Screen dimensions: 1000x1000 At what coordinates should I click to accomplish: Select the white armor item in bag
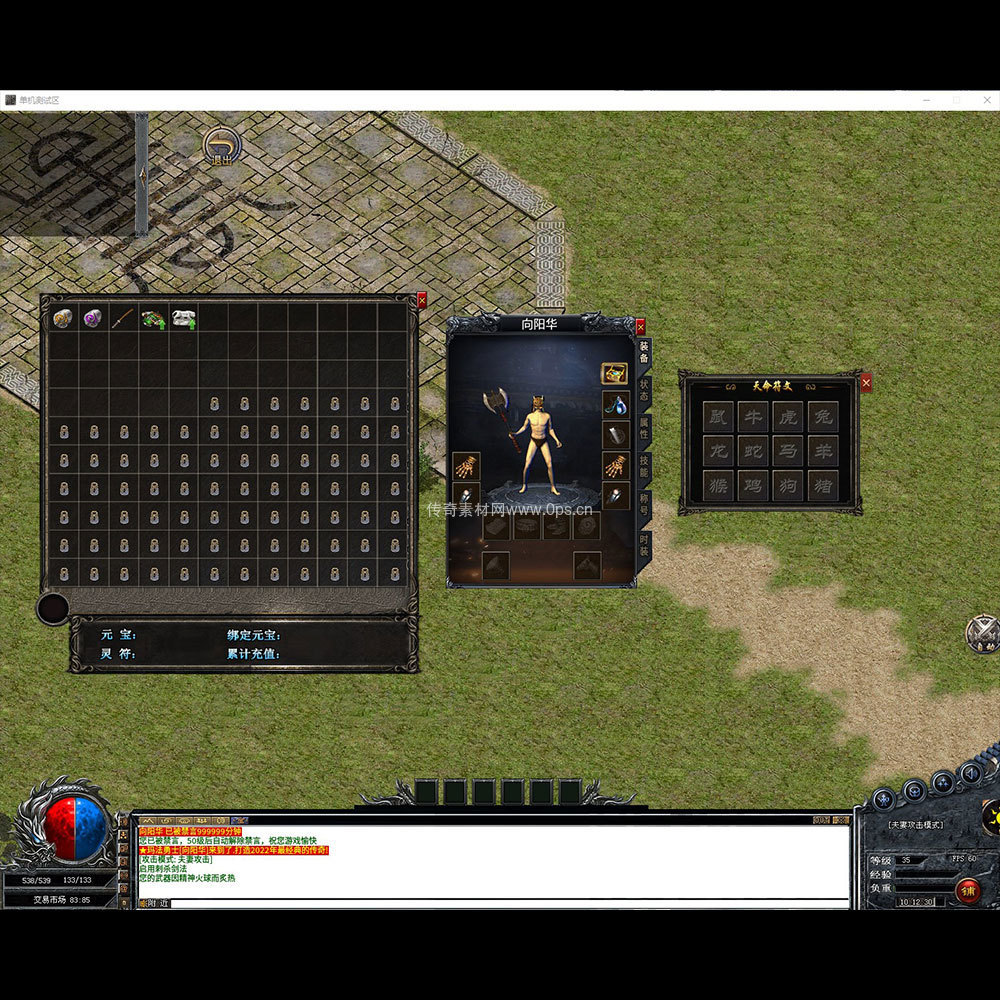[183, 319]
